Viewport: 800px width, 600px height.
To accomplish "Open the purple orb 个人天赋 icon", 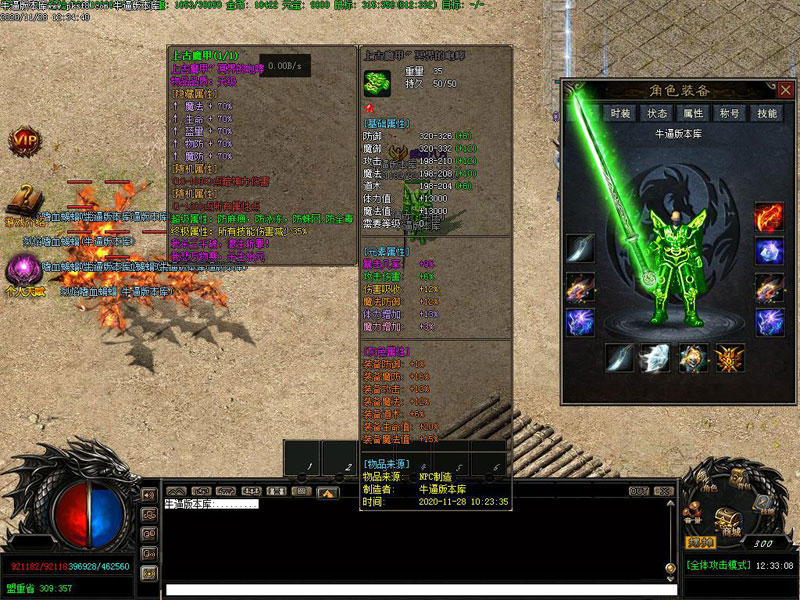I will point(20,270).
